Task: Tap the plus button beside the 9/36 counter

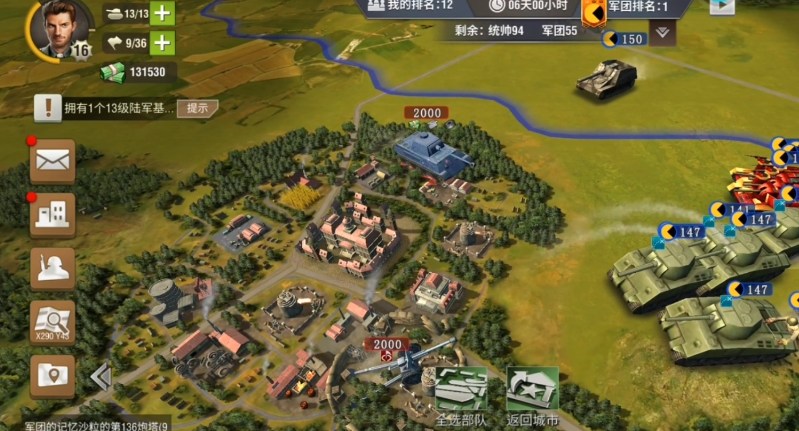Action: pos(161,42)
